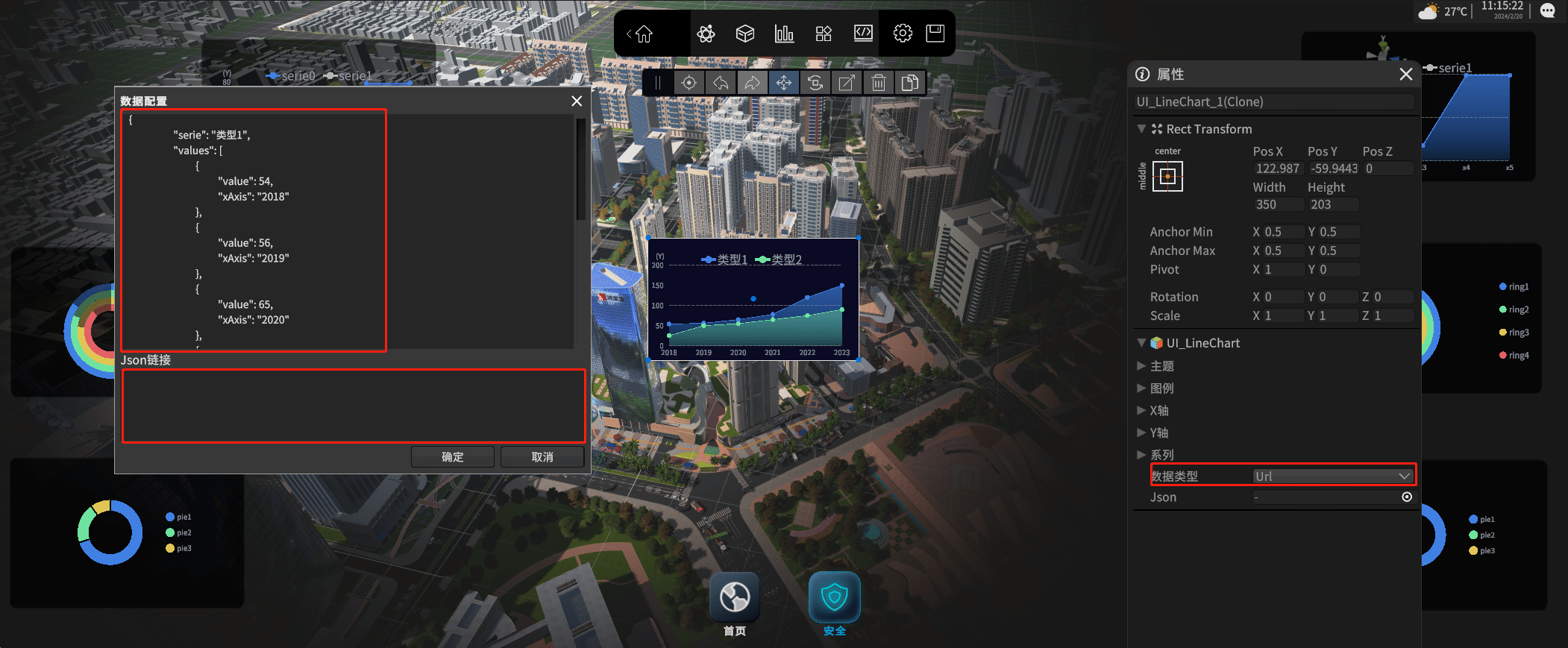Screen dimensions: 1568x648
Task: Close the 属性 properties panel
Action: (x=1406, y=74)
